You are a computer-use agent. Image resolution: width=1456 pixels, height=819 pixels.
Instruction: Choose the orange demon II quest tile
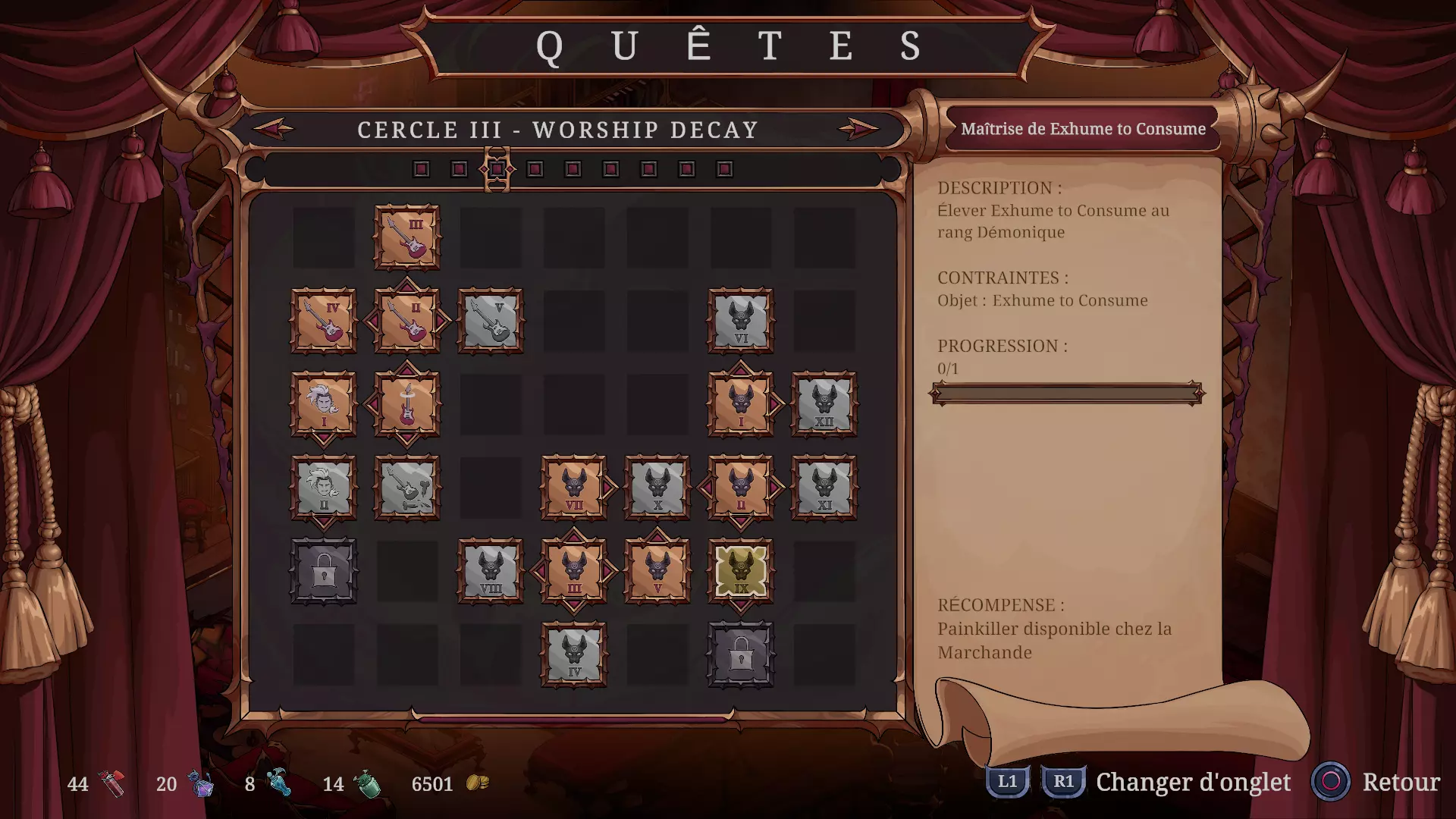[741, 488]
